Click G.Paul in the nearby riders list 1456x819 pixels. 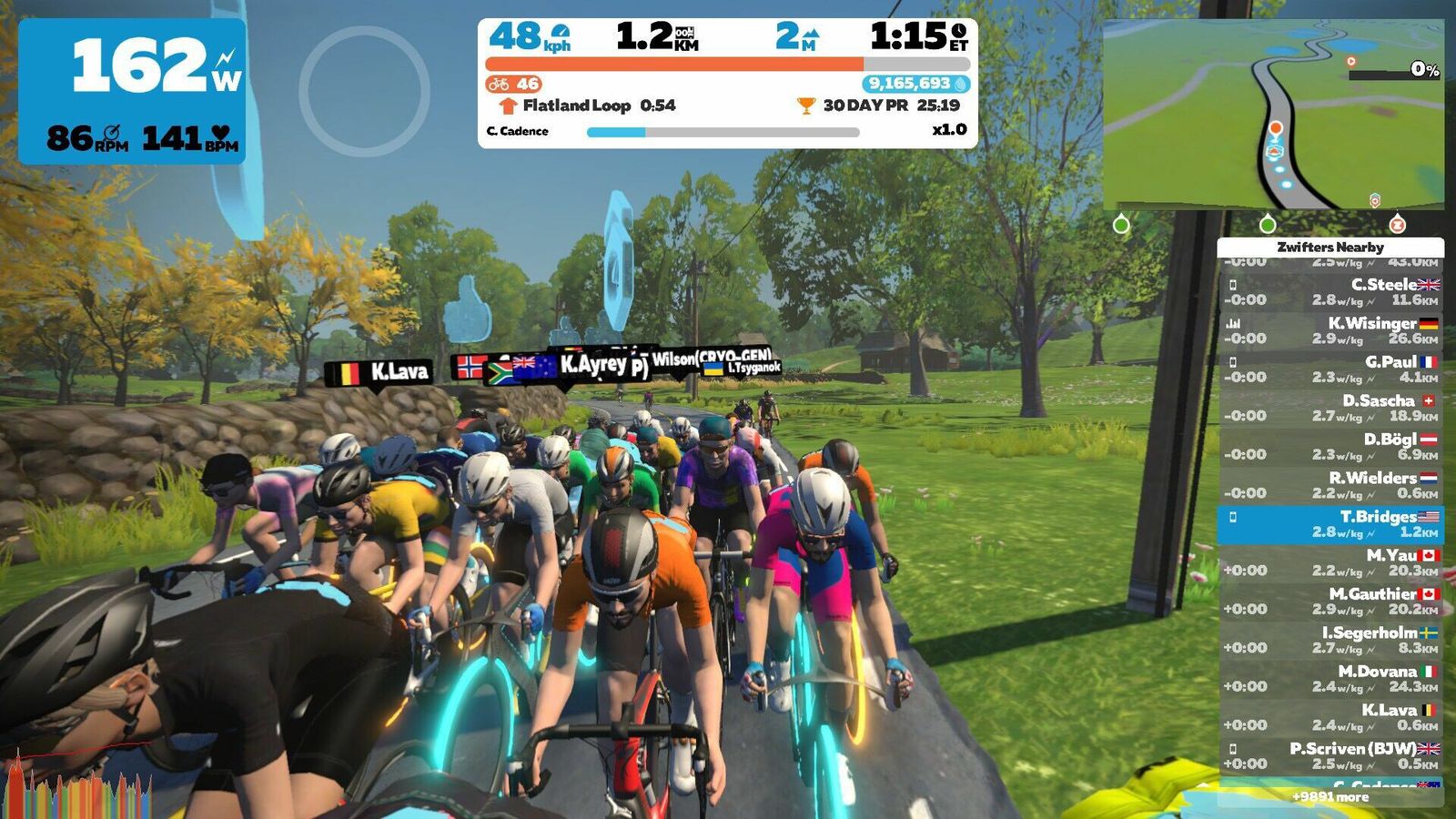[1330, 369]
